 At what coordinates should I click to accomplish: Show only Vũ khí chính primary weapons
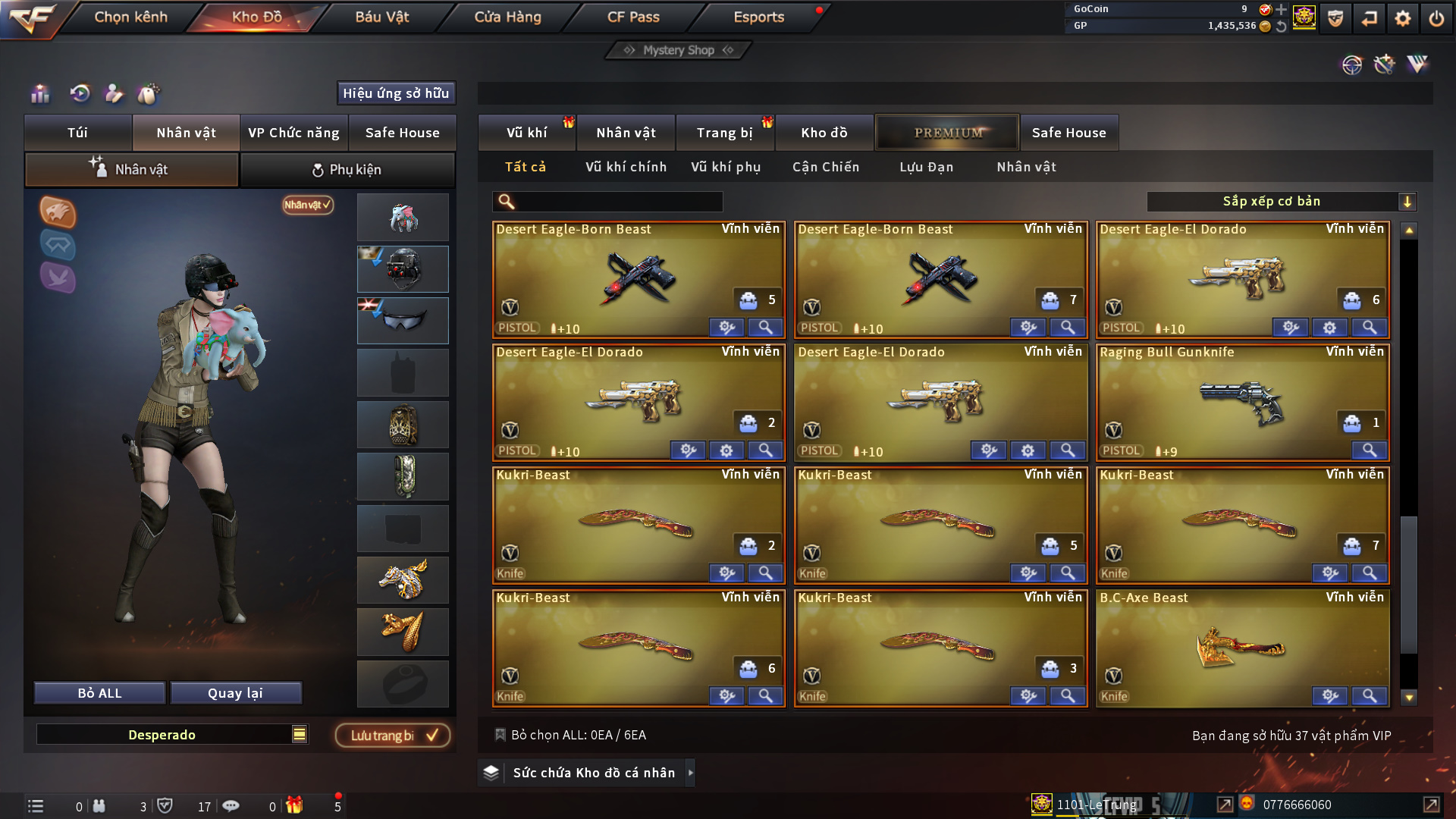pyautogui.click(x=626, y=167)
